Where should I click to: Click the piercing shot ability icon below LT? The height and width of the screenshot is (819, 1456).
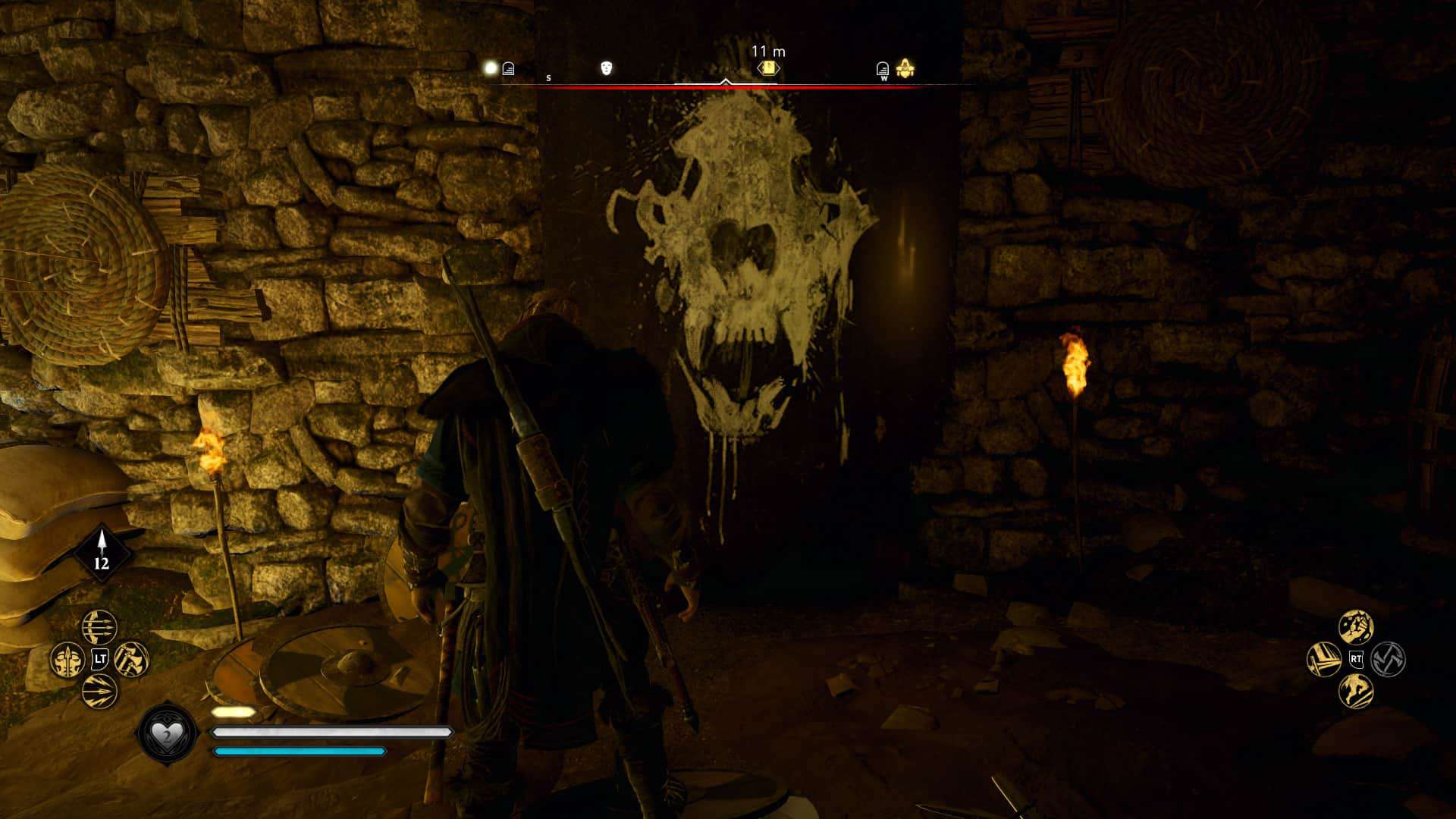click(98, 692)
